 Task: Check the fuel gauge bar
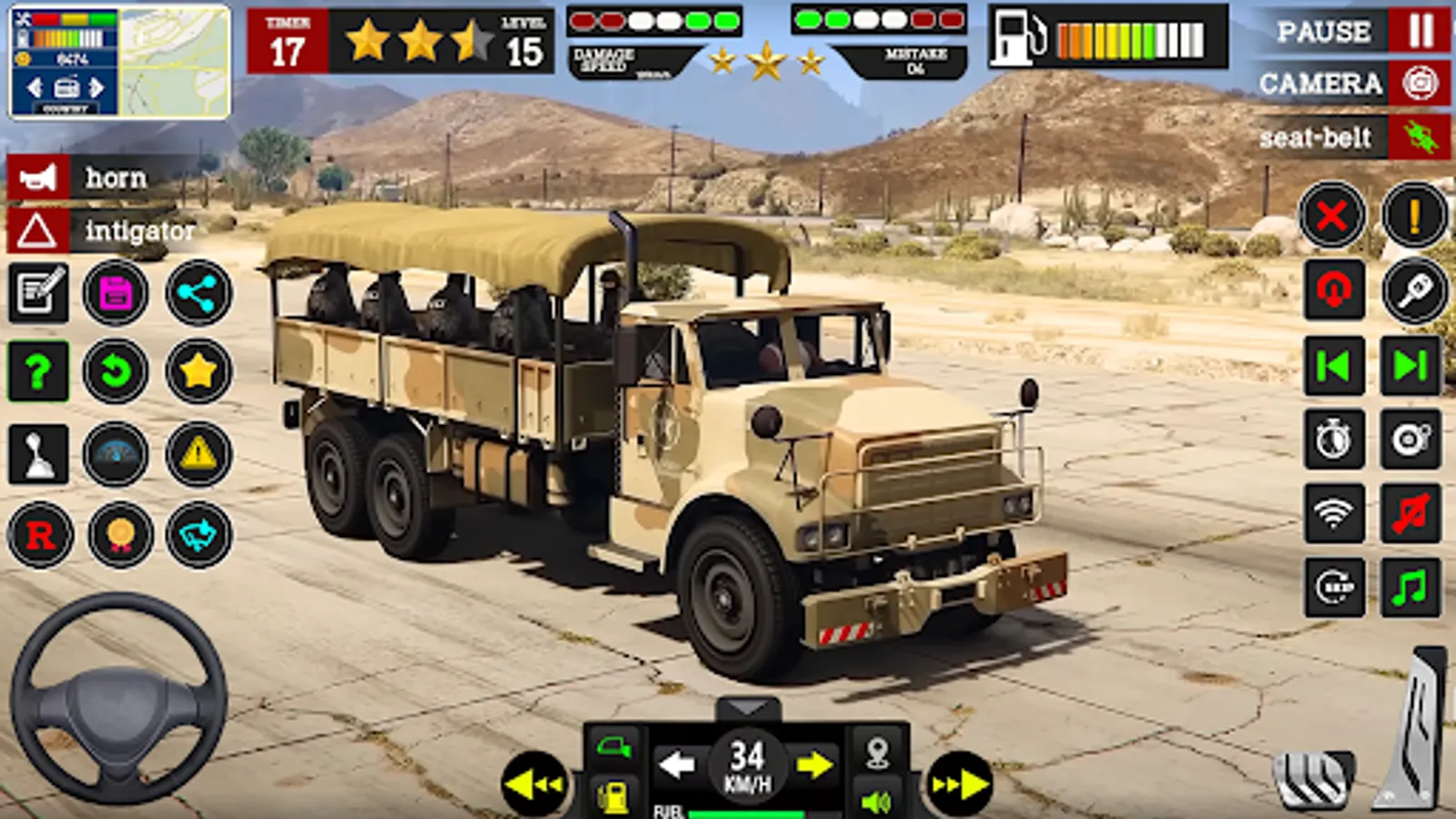pos(1133,38)
